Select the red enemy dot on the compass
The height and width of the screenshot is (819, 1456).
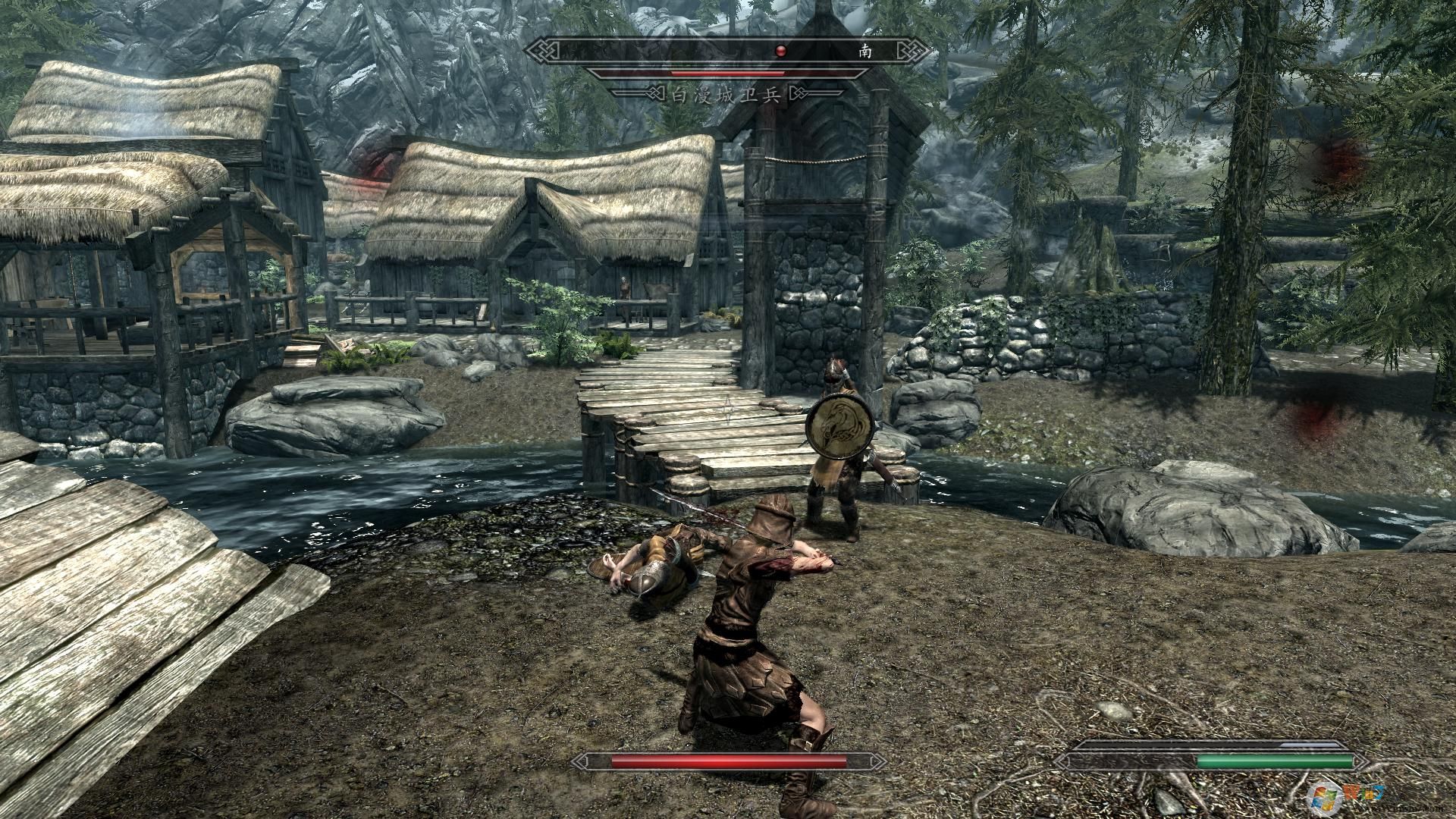coord(781,51)
